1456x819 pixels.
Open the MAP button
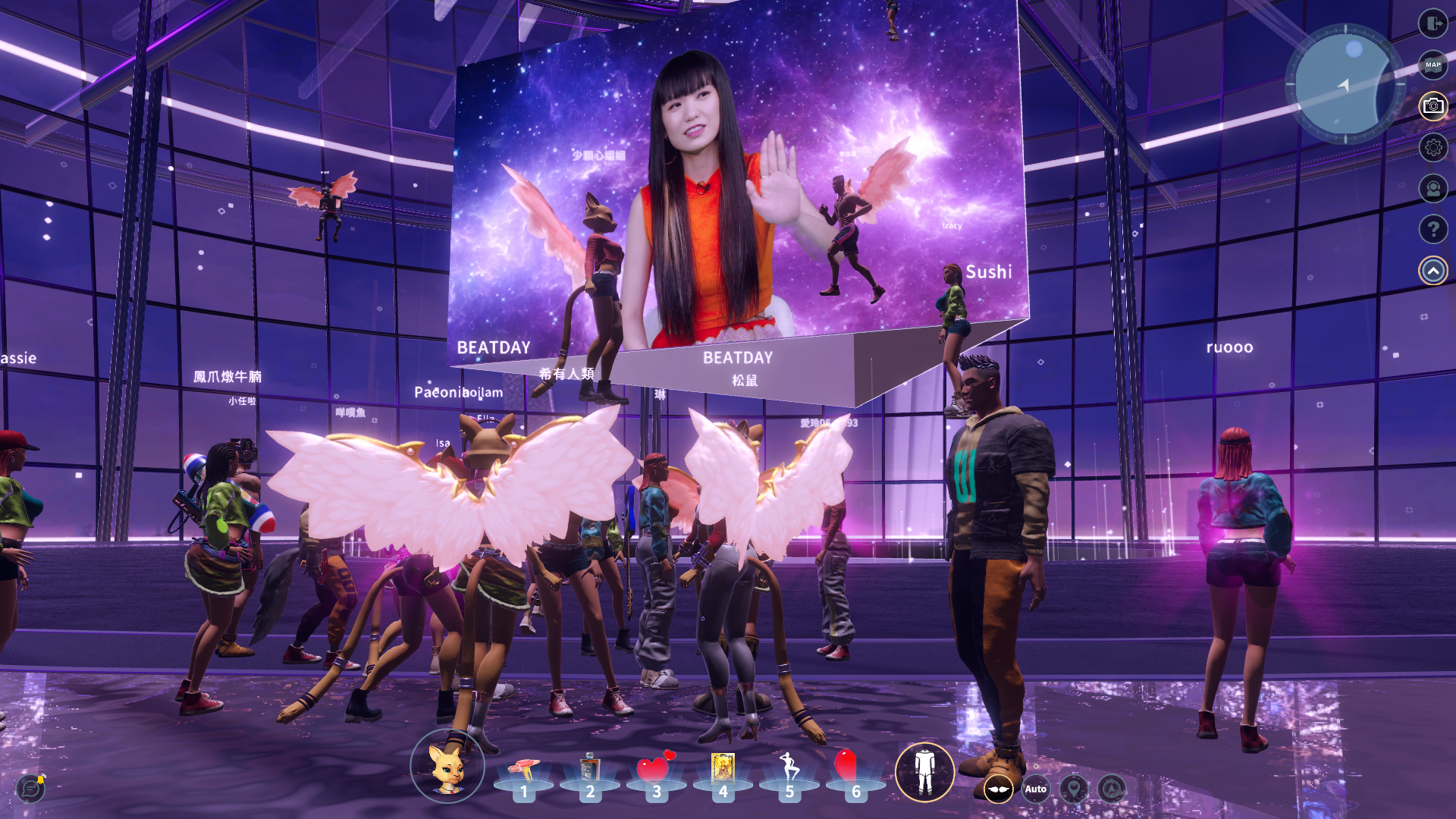point(1432,65)
